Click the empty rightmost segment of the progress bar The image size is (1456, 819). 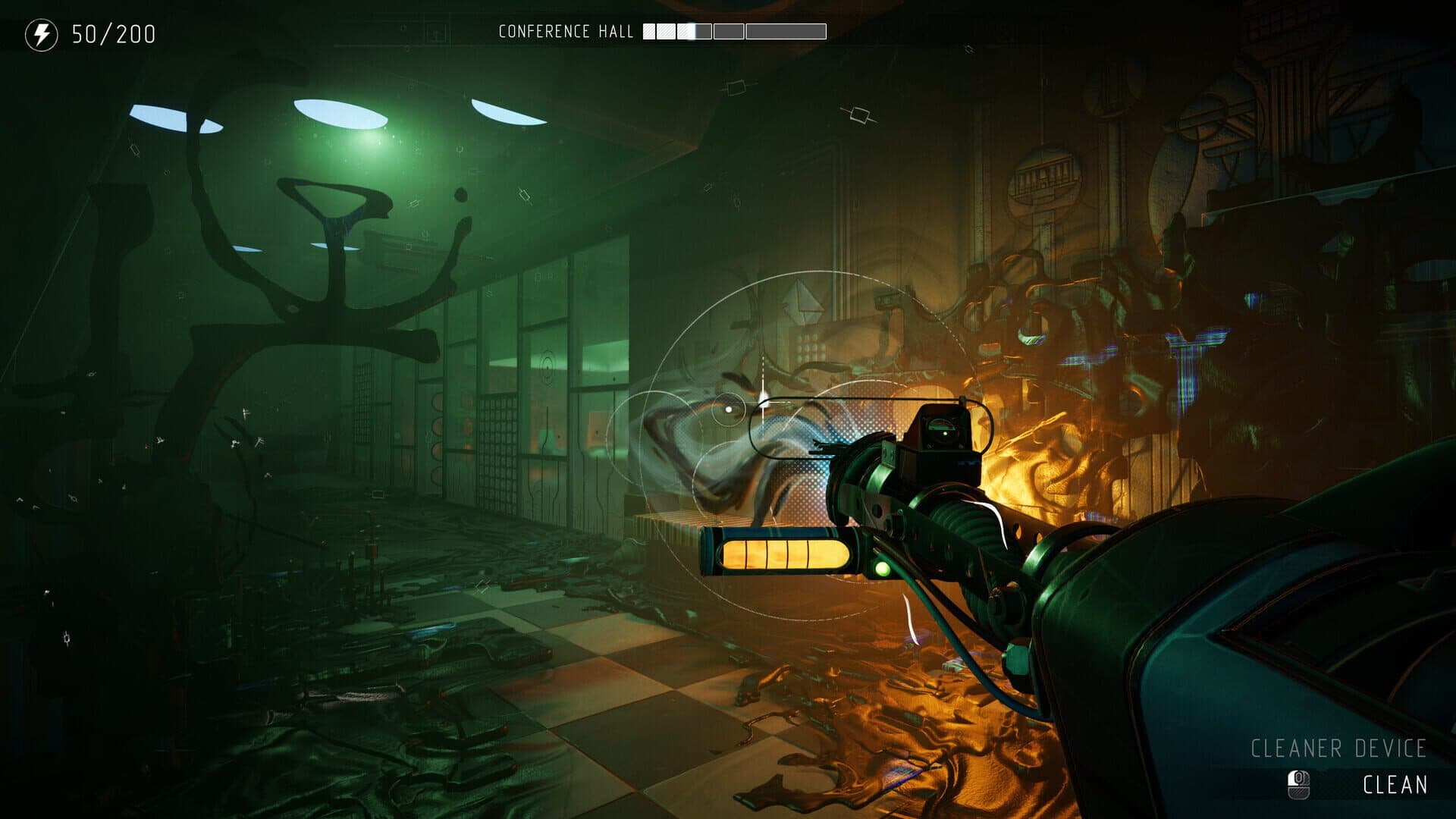pyautogui.click(x=785, y=31)
